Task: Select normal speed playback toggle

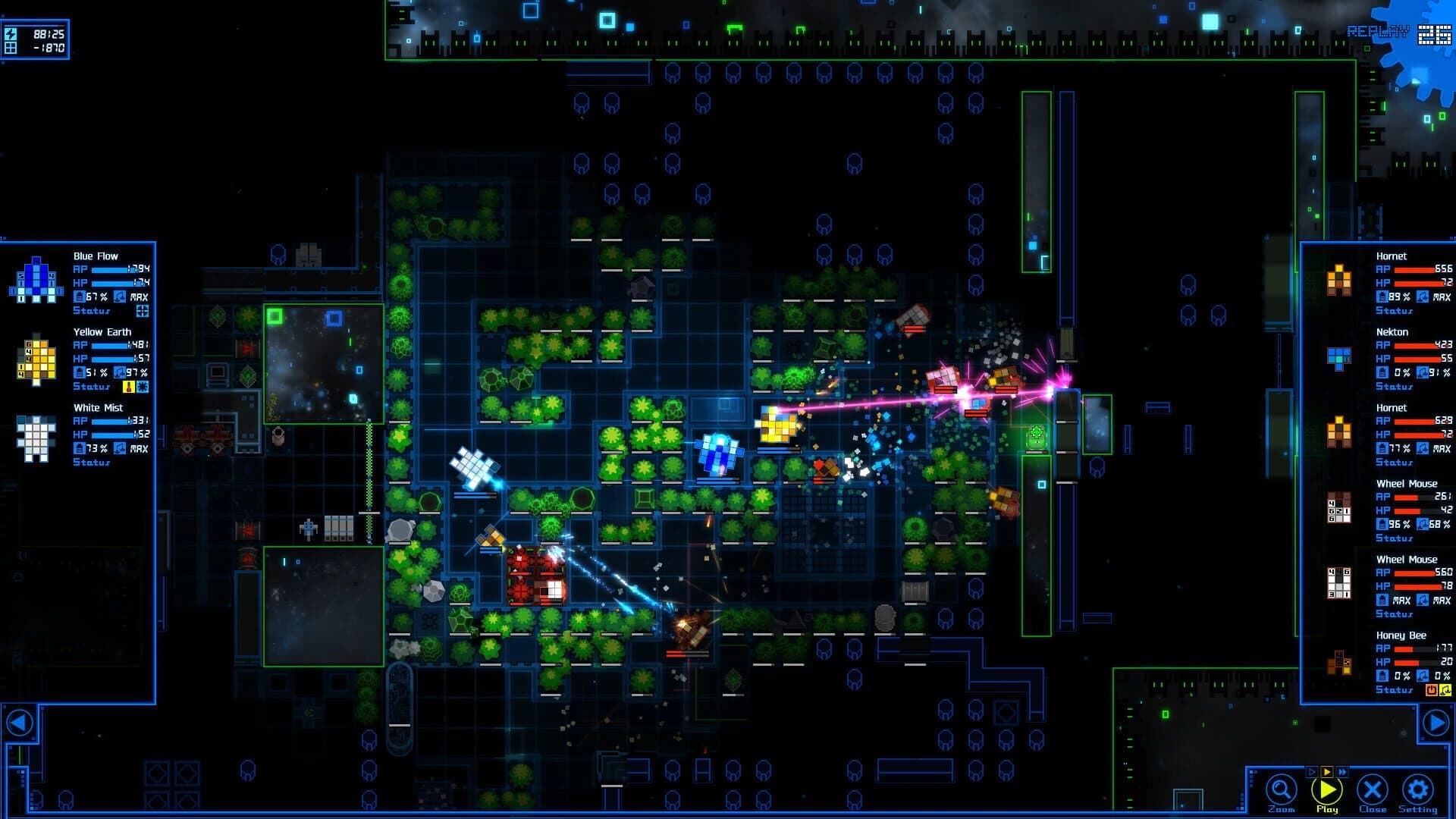Action: pos(1327,771)
